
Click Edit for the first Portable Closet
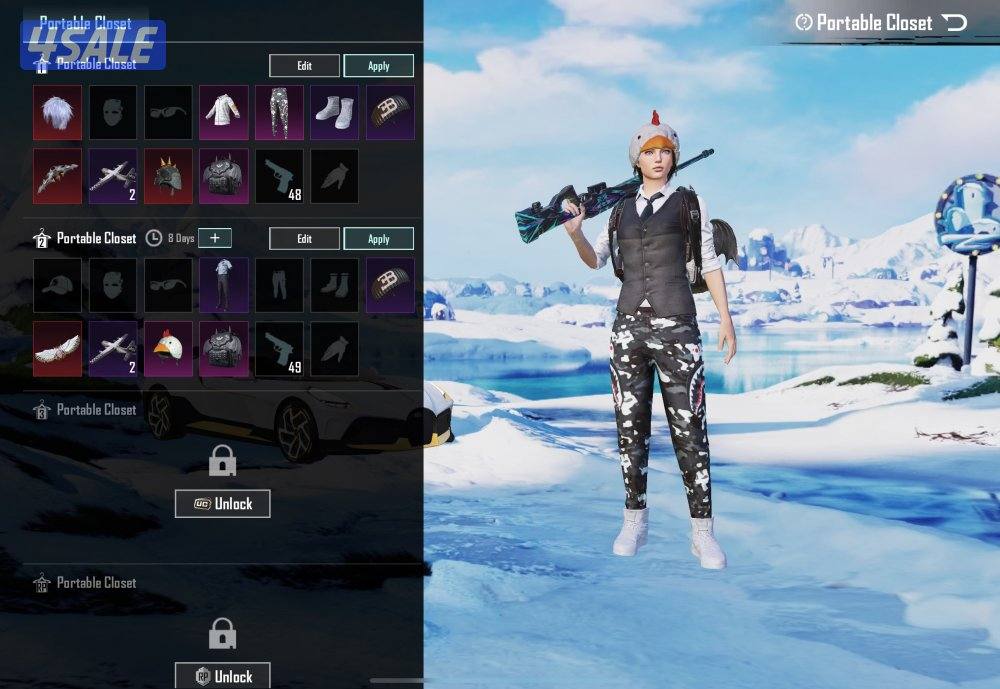click(304, 66)
